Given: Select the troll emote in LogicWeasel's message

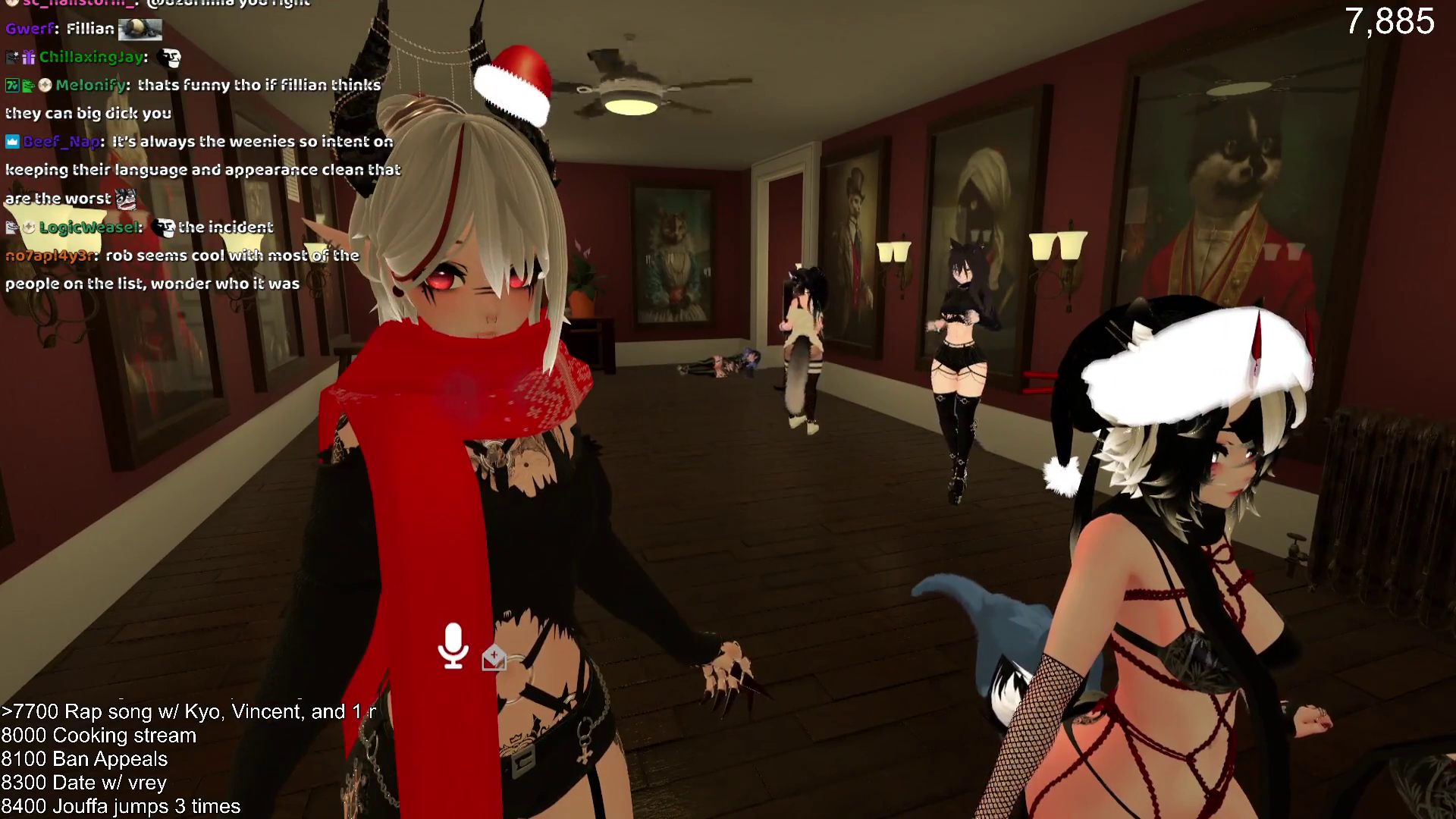Looking at the screenshot, I should (x=165, y=226).
